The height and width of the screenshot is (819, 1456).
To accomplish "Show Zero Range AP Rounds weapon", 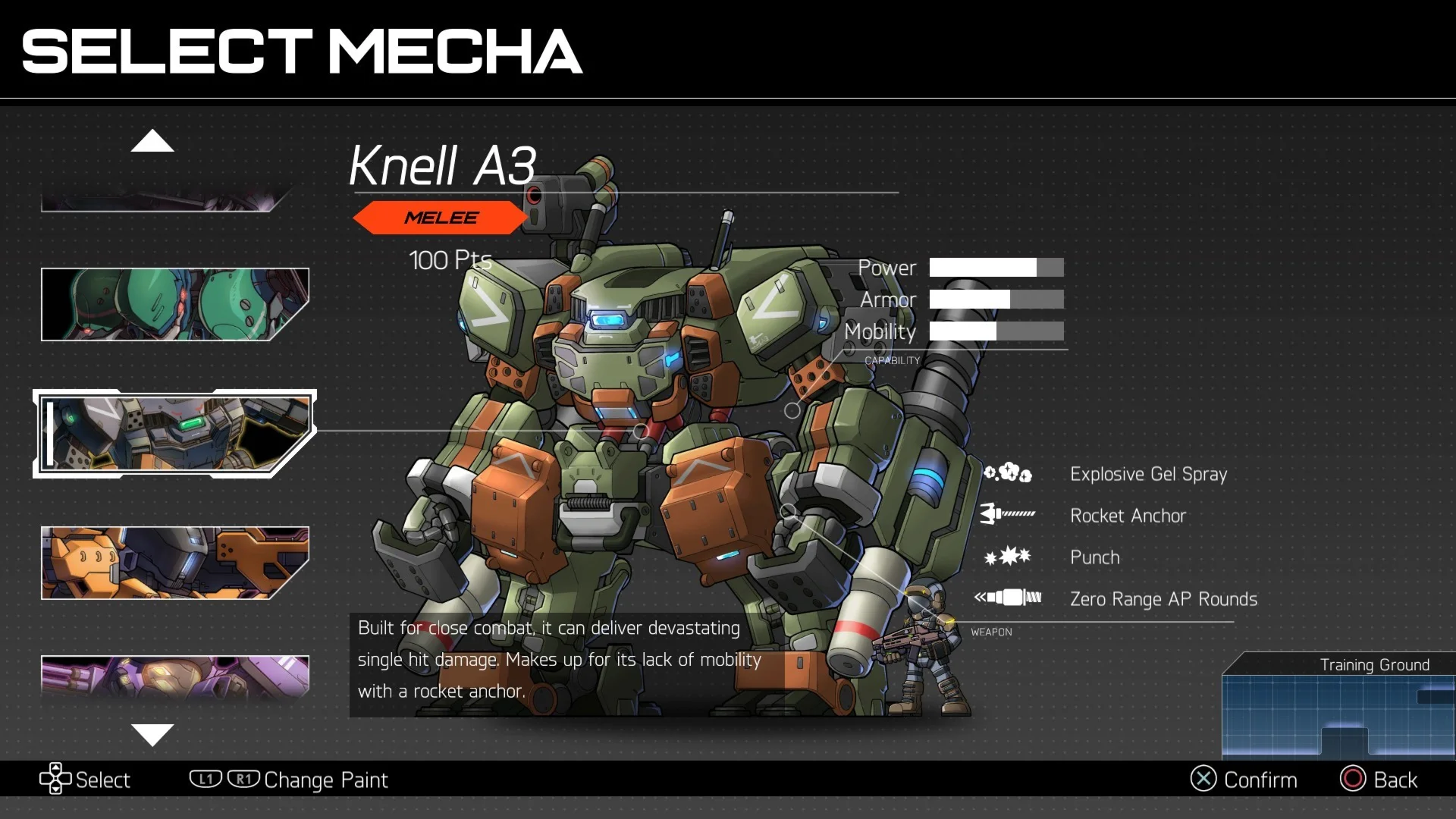I will (x=1163, y=599).
